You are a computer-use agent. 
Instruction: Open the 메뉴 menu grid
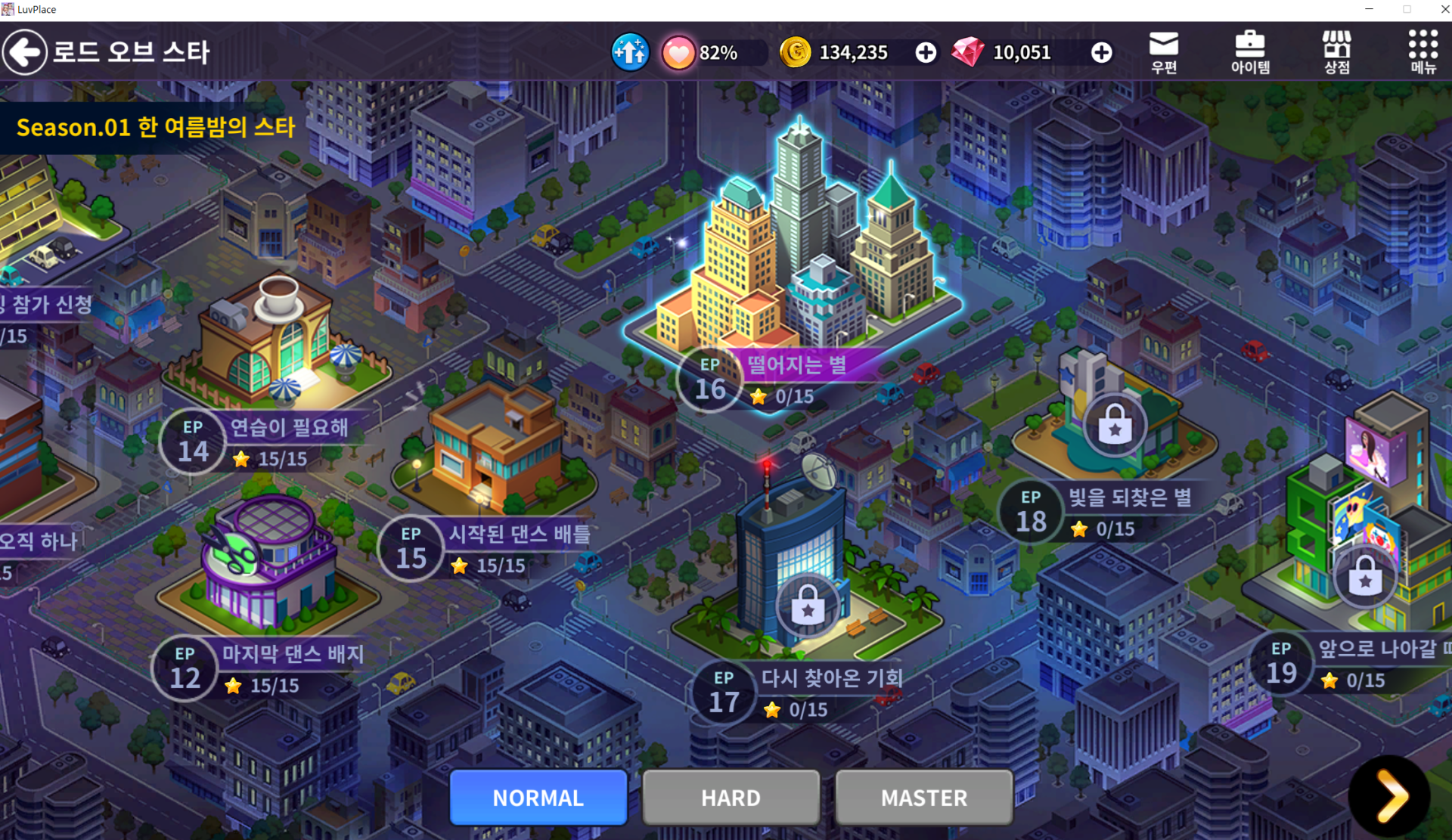[1423, 52]
